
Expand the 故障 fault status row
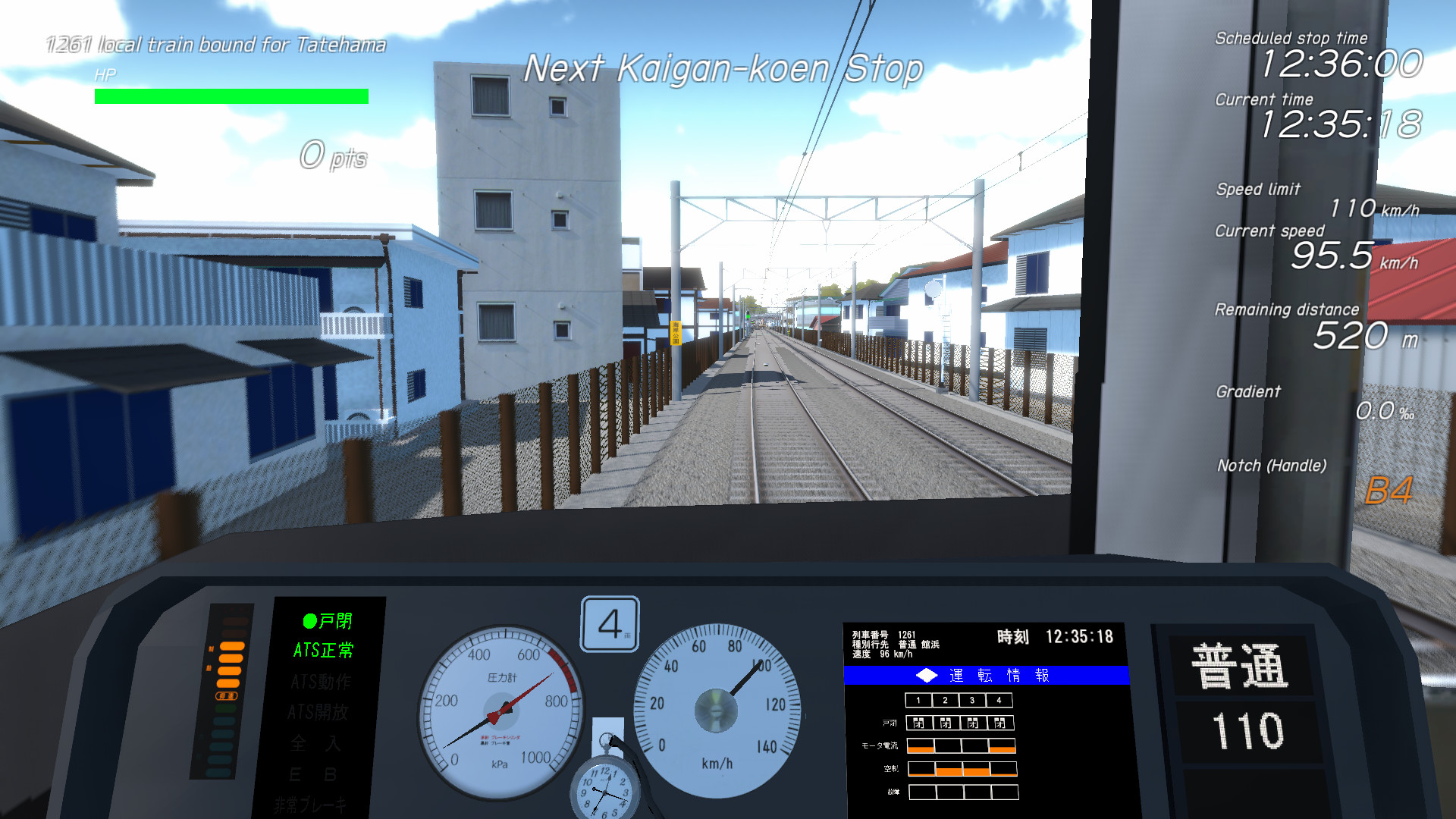(x=965, y=792)
